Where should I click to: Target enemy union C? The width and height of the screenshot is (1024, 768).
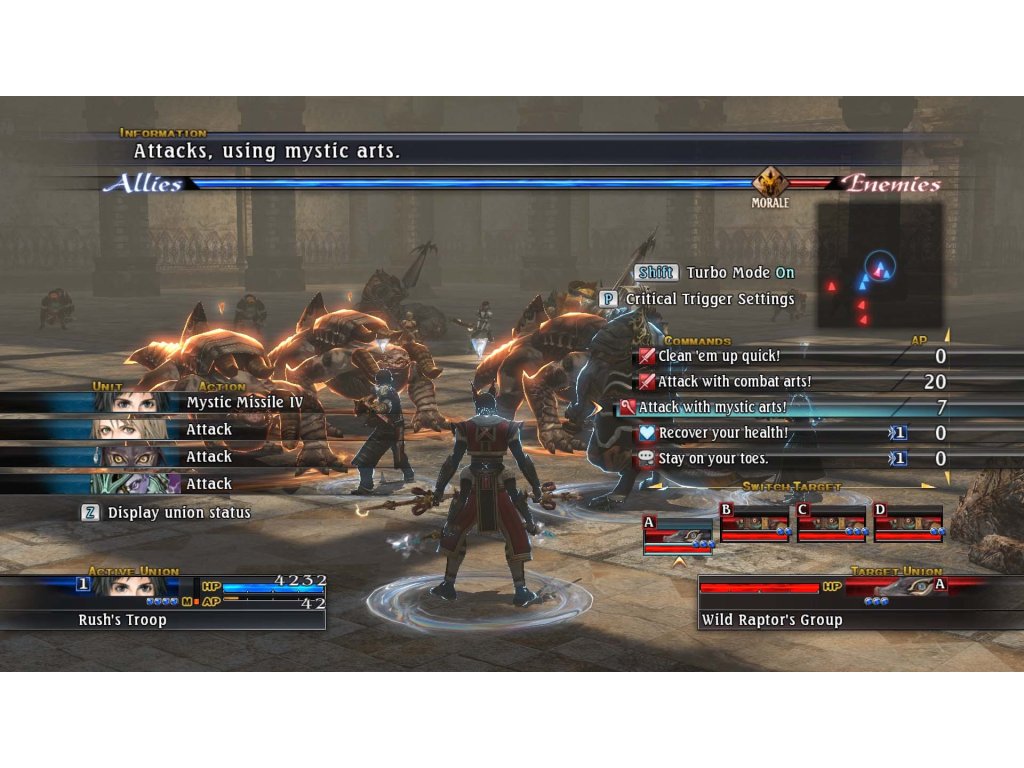coord(831,524)
